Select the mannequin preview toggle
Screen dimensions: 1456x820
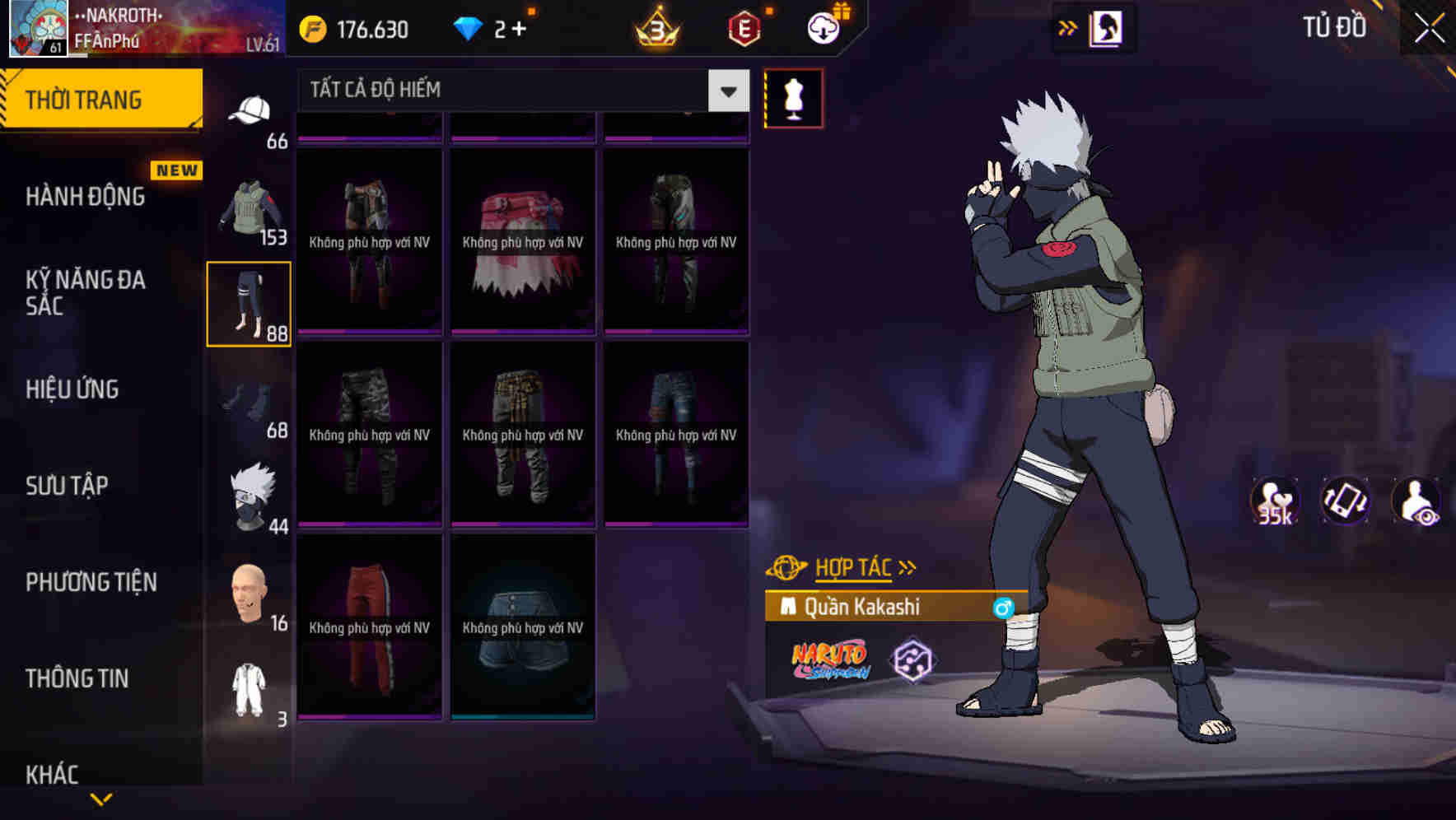794,98
